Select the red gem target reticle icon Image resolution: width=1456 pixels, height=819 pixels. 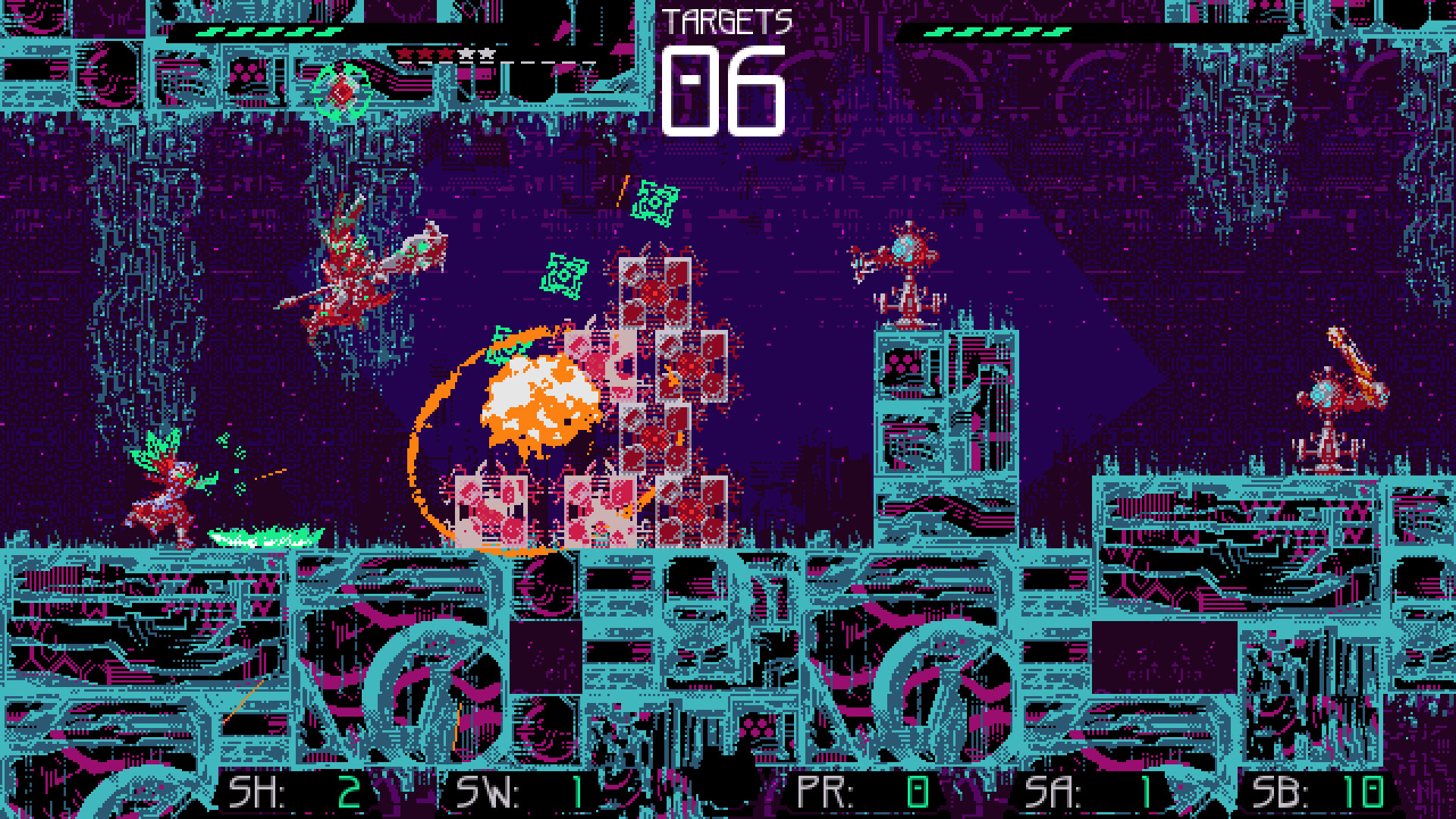click(341, 91)
